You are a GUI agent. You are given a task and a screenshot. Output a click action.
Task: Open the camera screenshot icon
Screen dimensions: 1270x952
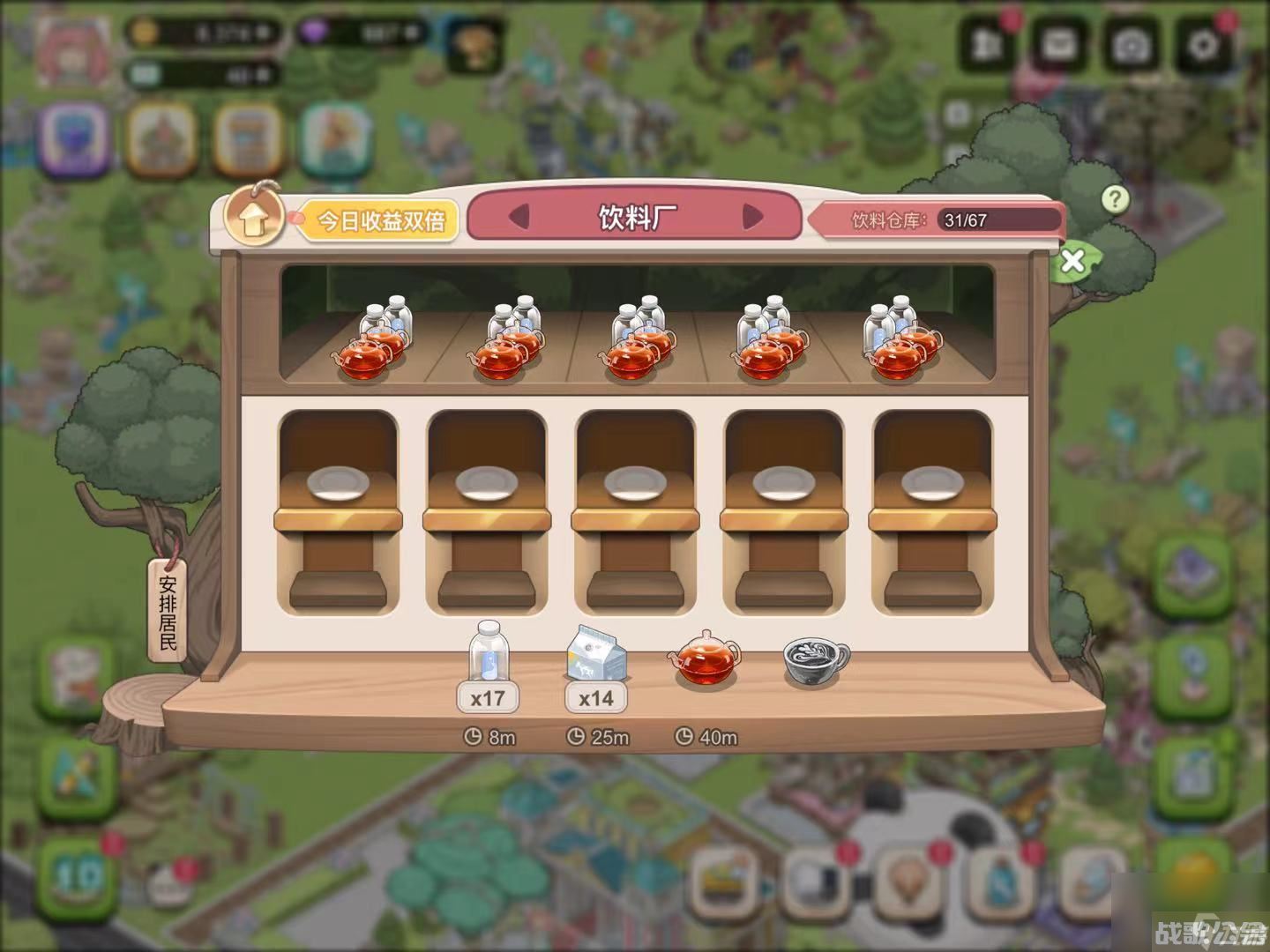(1131, 44)
